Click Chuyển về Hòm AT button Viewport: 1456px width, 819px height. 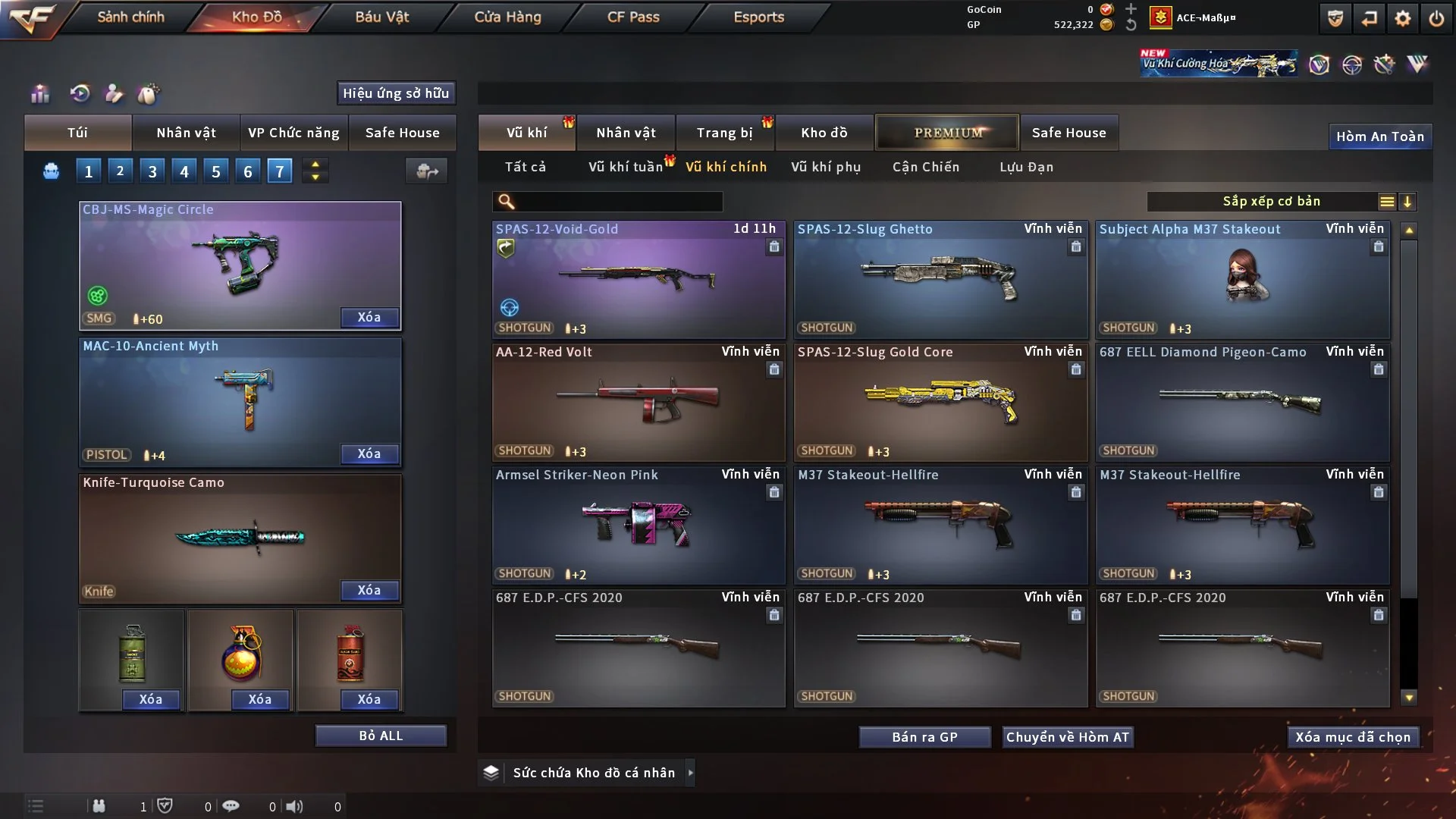point(1068,737)
